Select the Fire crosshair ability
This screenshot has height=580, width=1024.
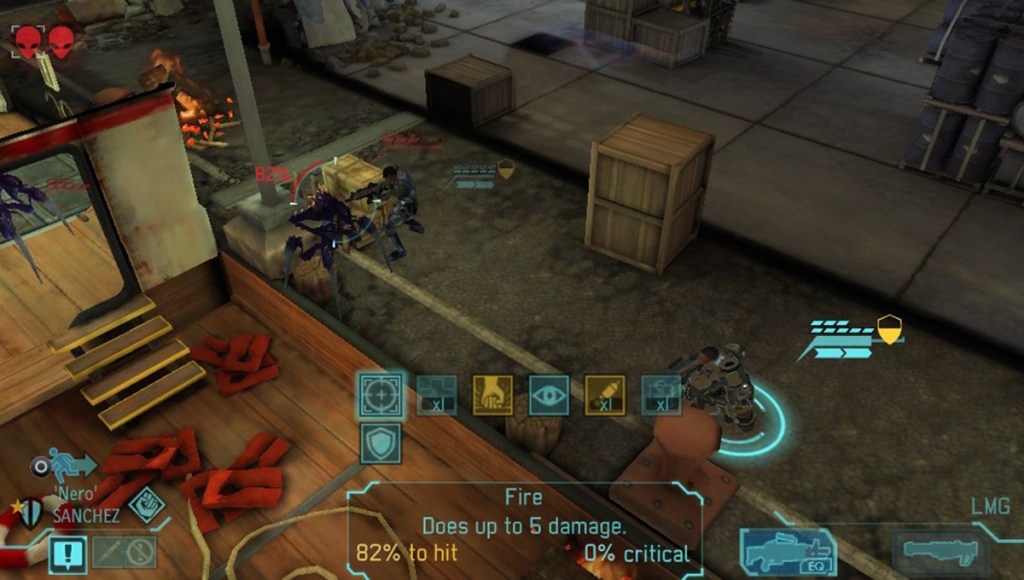[382, 394]
